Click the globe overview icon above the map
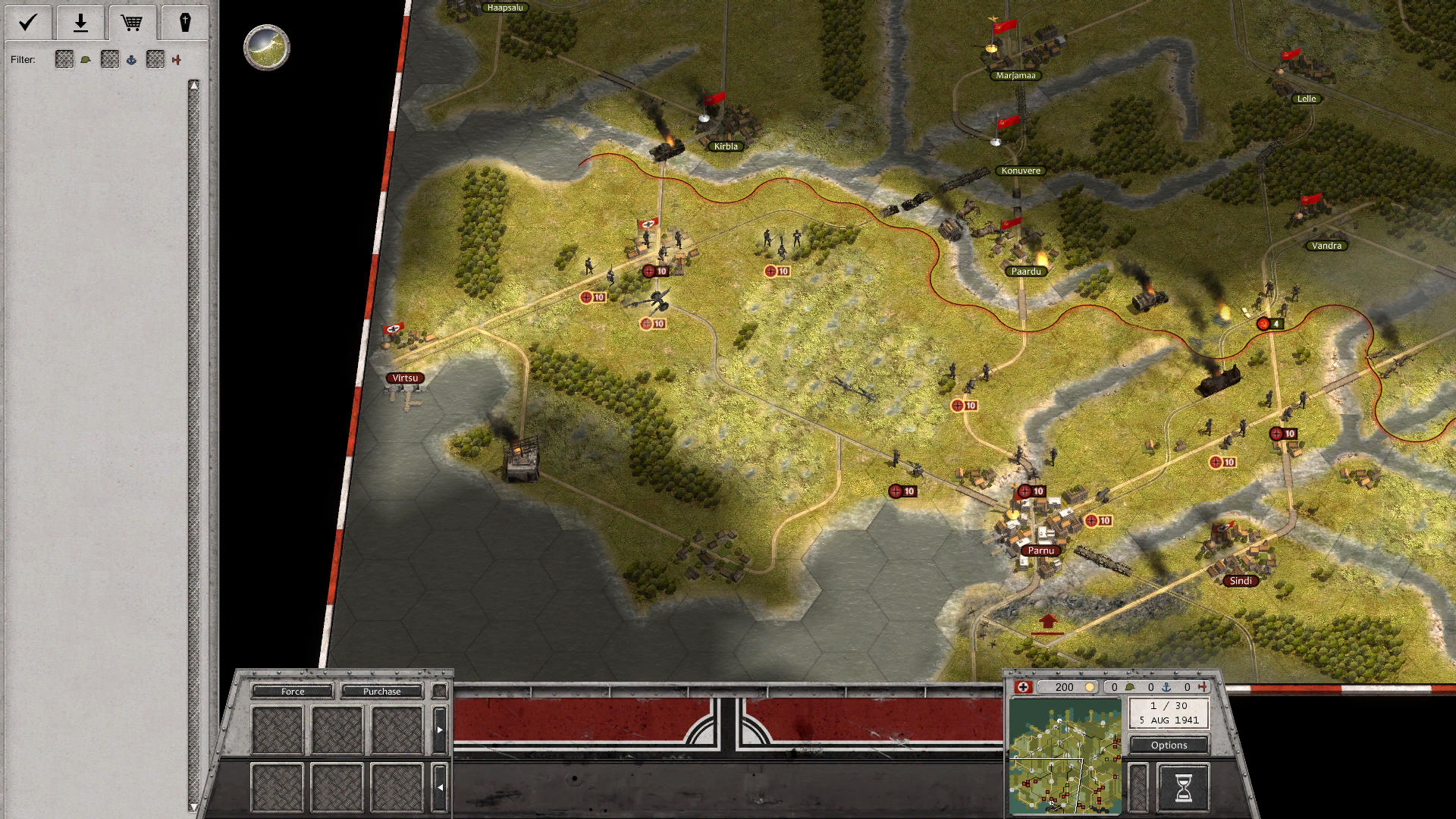The height and width of the screenshot is (819, 1456). click(267, 47)
